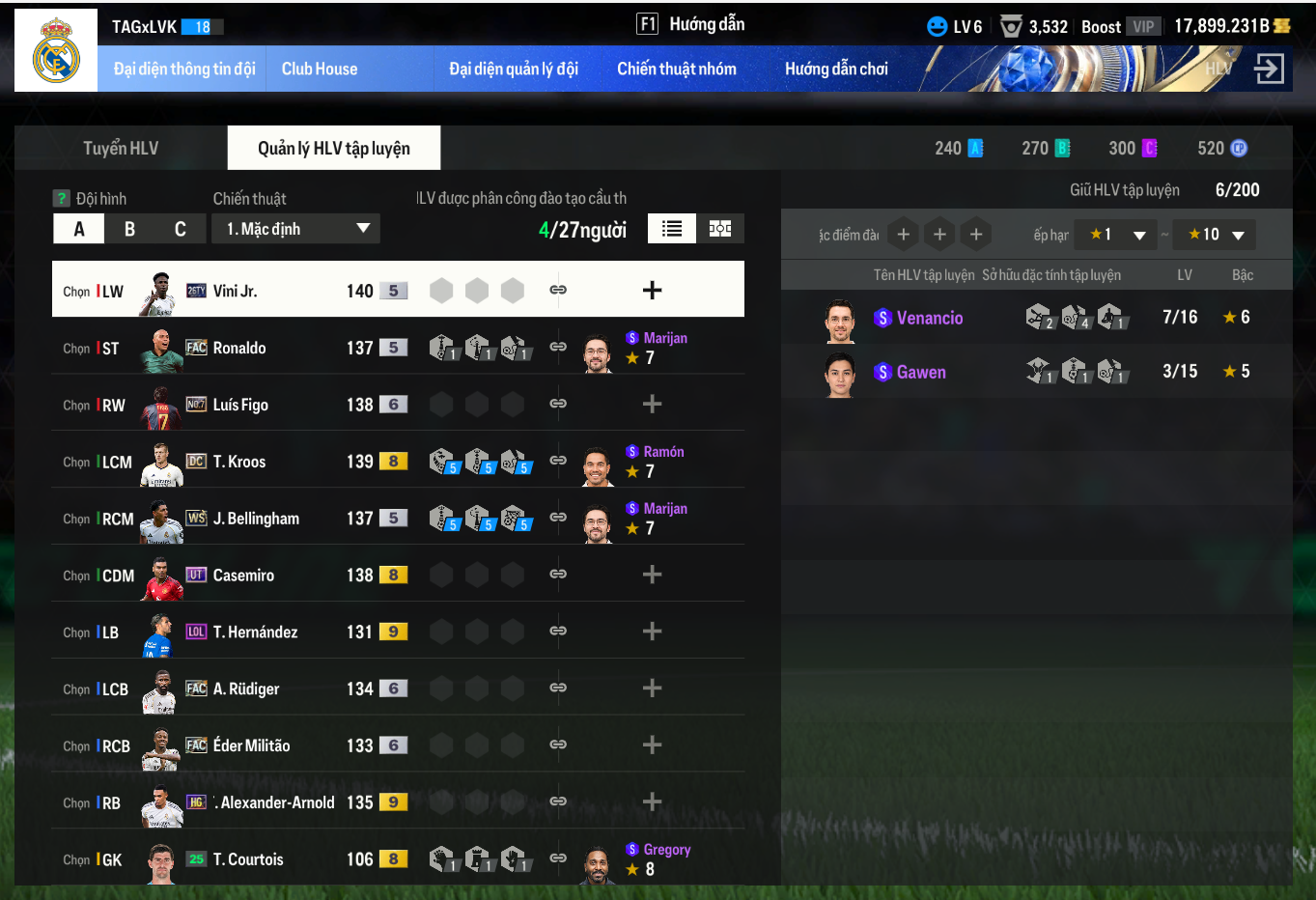The height and width of the screenshot is (900, 1316).
Task: Assign a coach to Casemiro
Action: (x=652, y=575)
